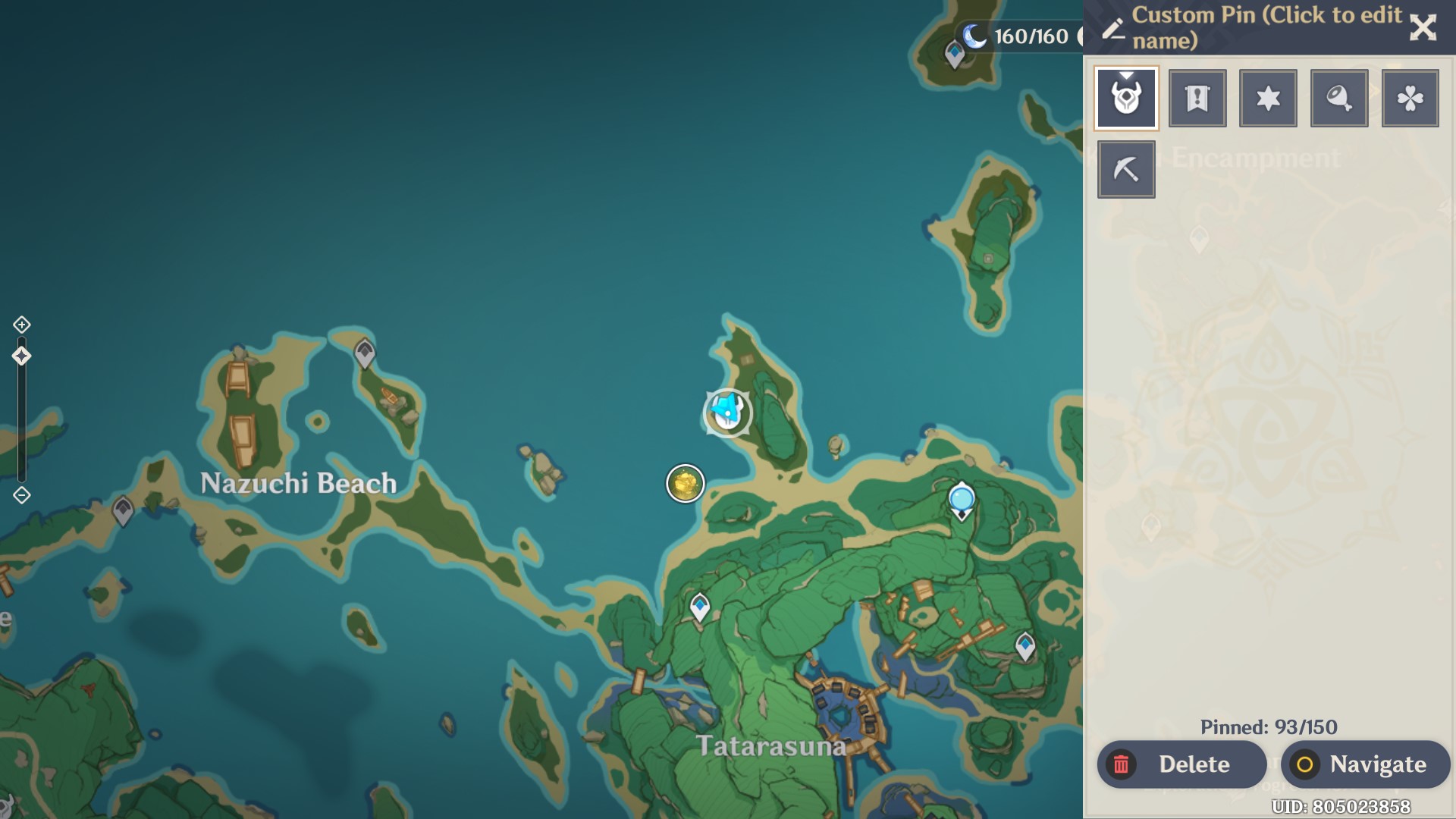Select the meat pin icon
The height and width of the screenshot is (819, 1456).
click(x=1338, y=97)
